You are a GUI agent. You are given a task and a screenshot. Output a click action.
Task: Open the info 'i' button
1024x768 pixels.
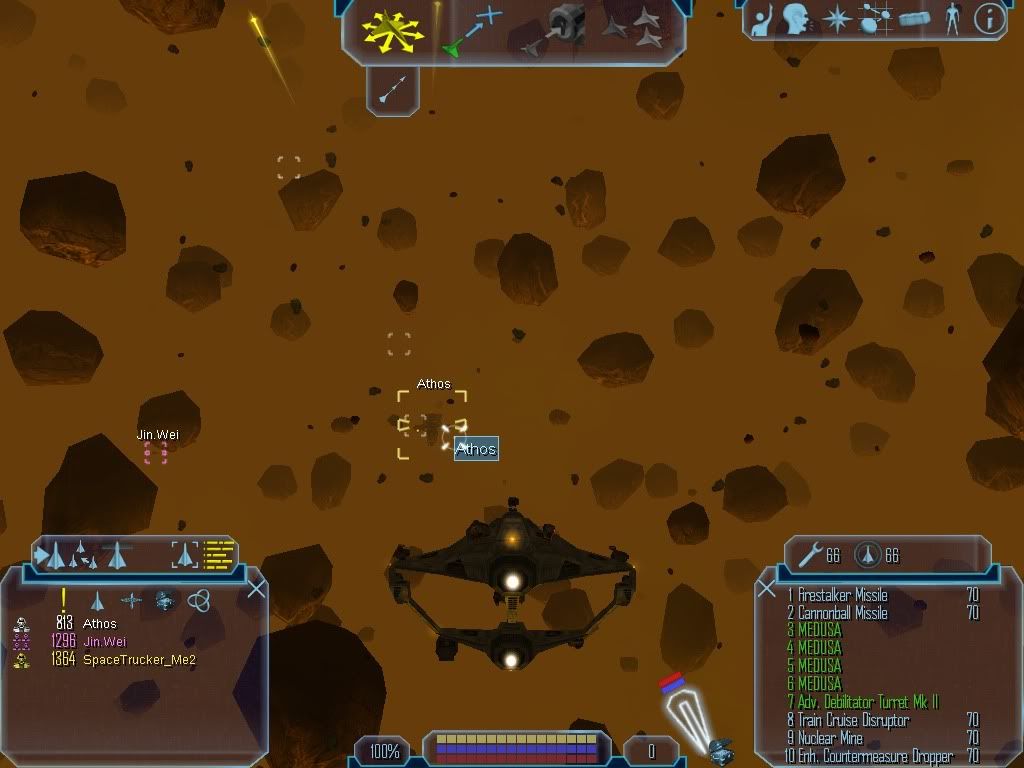[989, 19]
